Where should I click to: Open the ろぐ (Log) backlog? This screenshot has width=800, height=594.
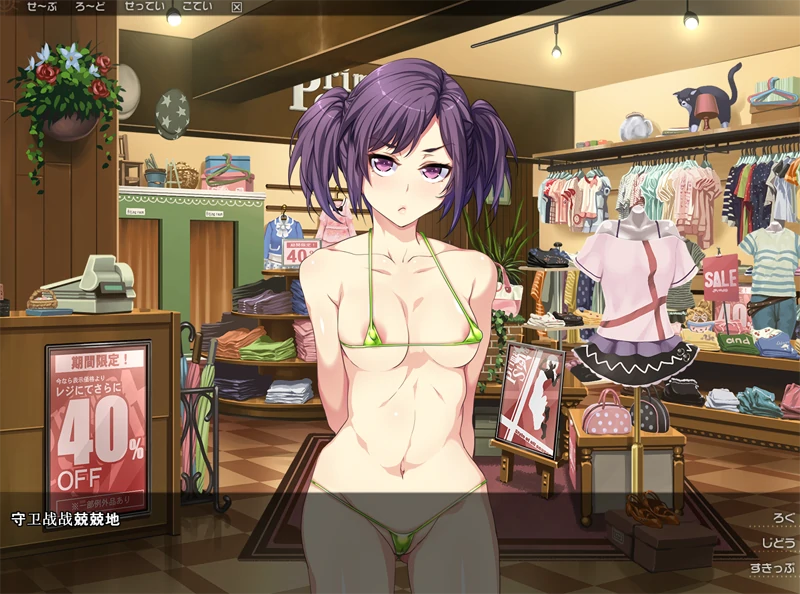784,518
